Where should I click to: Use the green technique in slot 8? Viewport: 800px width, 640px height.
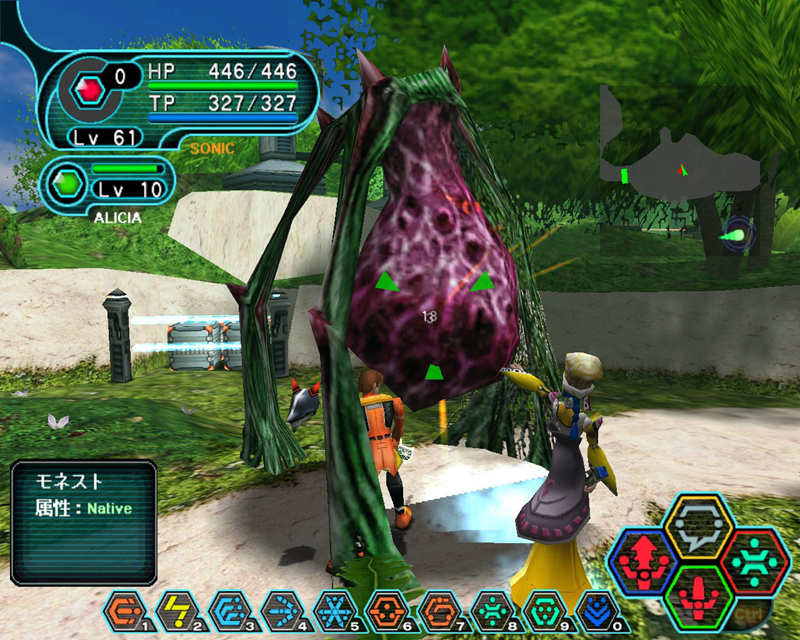point(488,608)
